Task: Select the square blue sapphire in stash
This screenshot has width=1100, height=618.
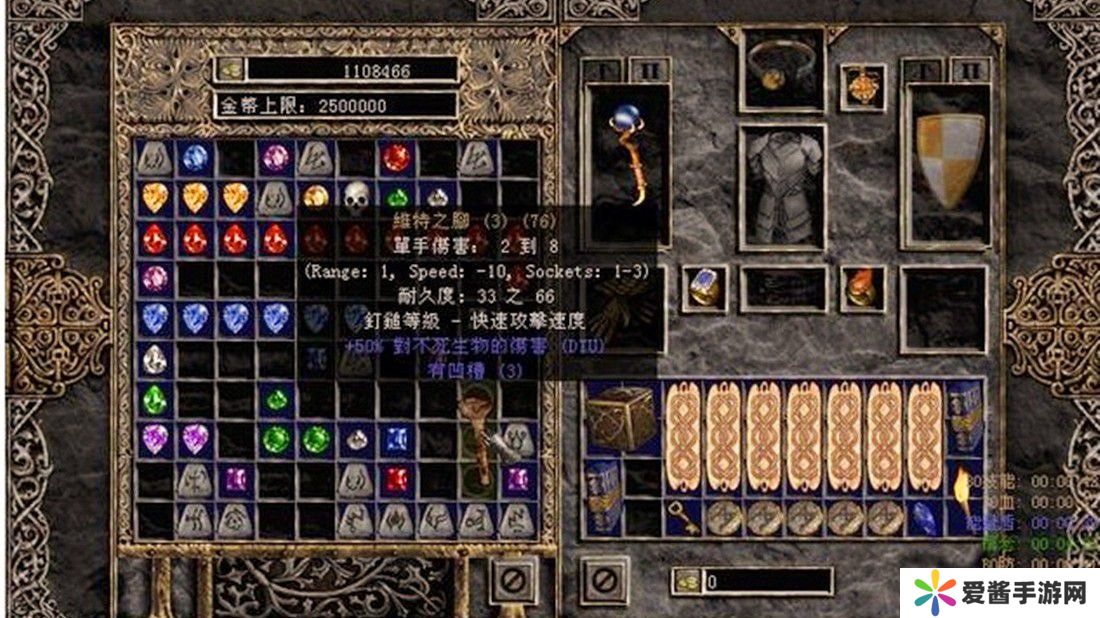Action: 396,438
